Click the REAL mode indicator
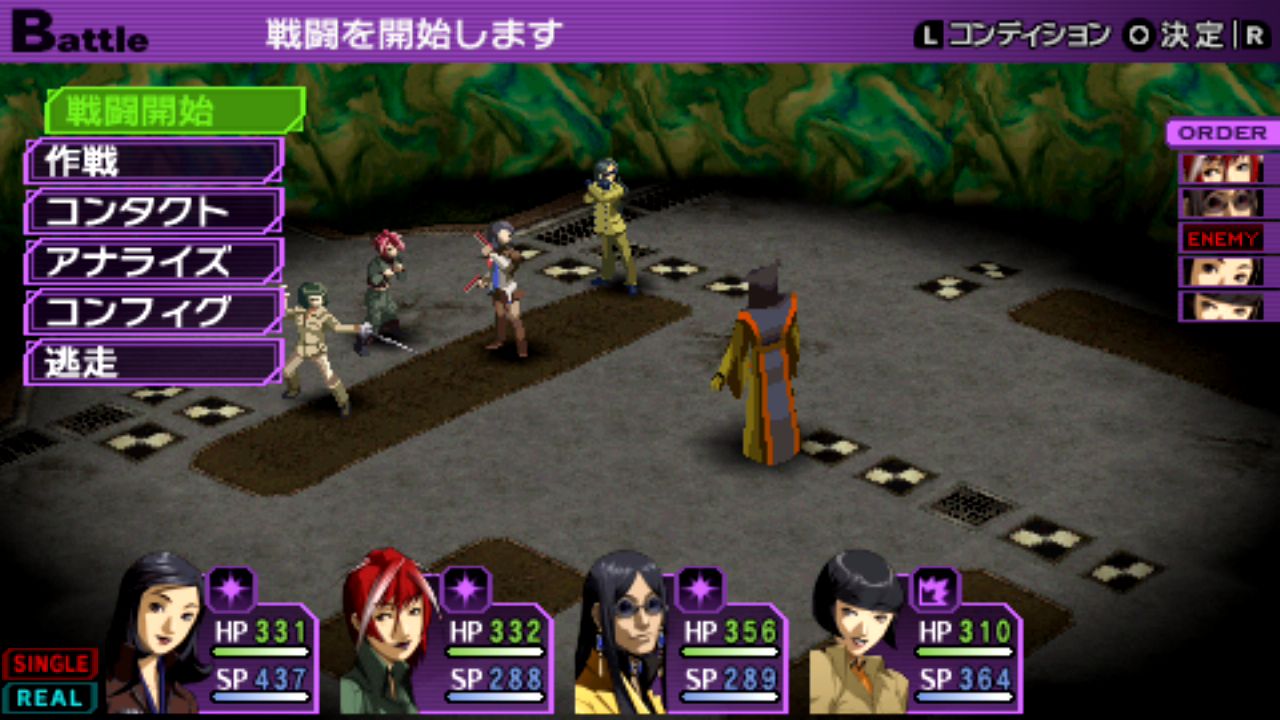 (50, 698)
